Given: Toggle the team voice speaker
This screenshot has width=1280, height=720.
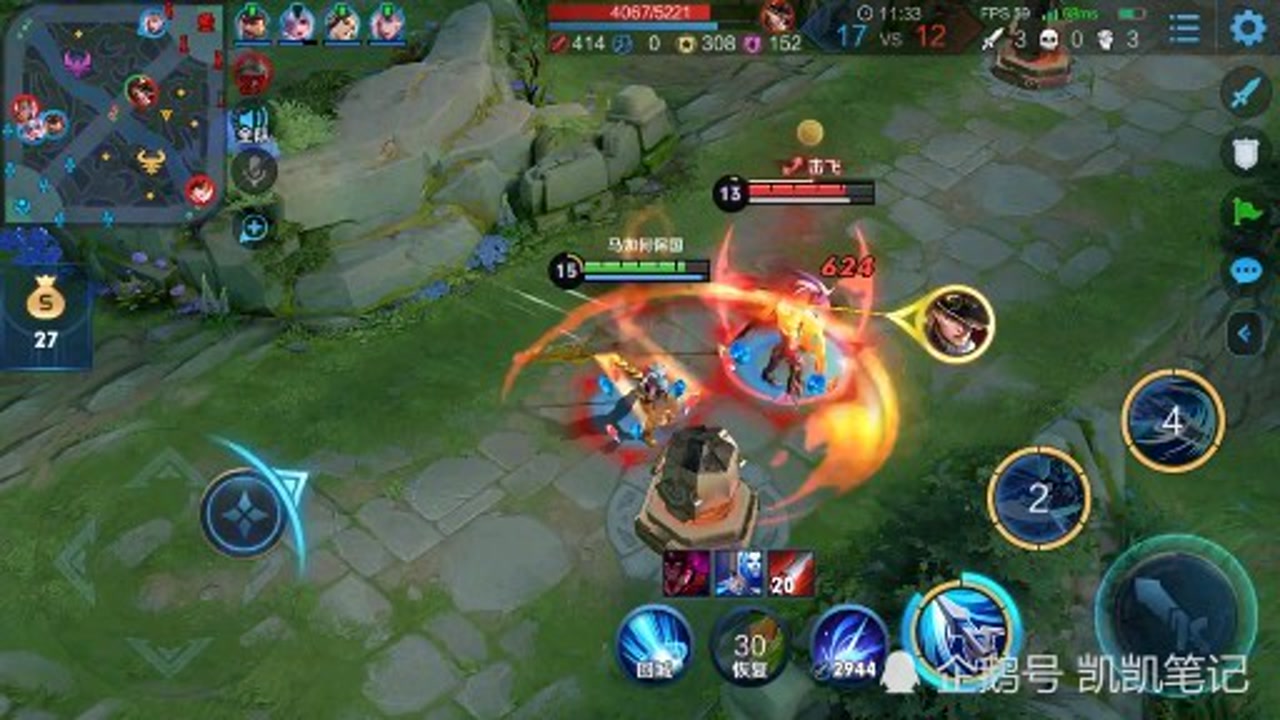Looking at the screenshot, I should (x=253, y=125).
